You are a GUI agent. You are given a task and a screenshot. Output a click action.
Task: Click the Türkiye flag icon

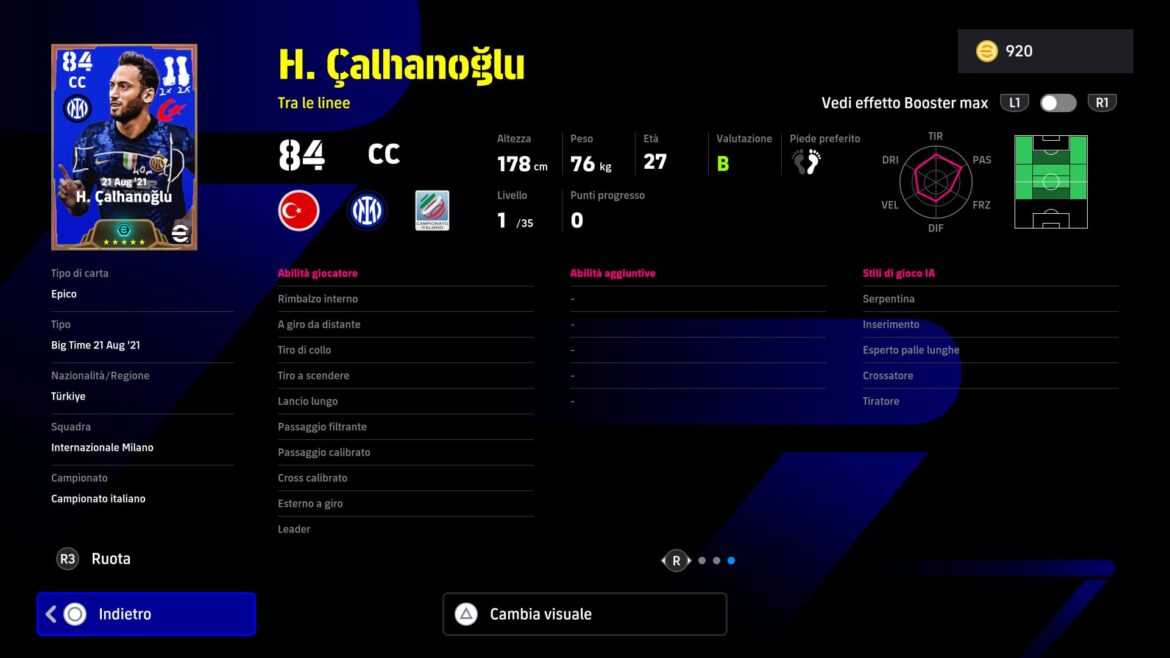298,211
